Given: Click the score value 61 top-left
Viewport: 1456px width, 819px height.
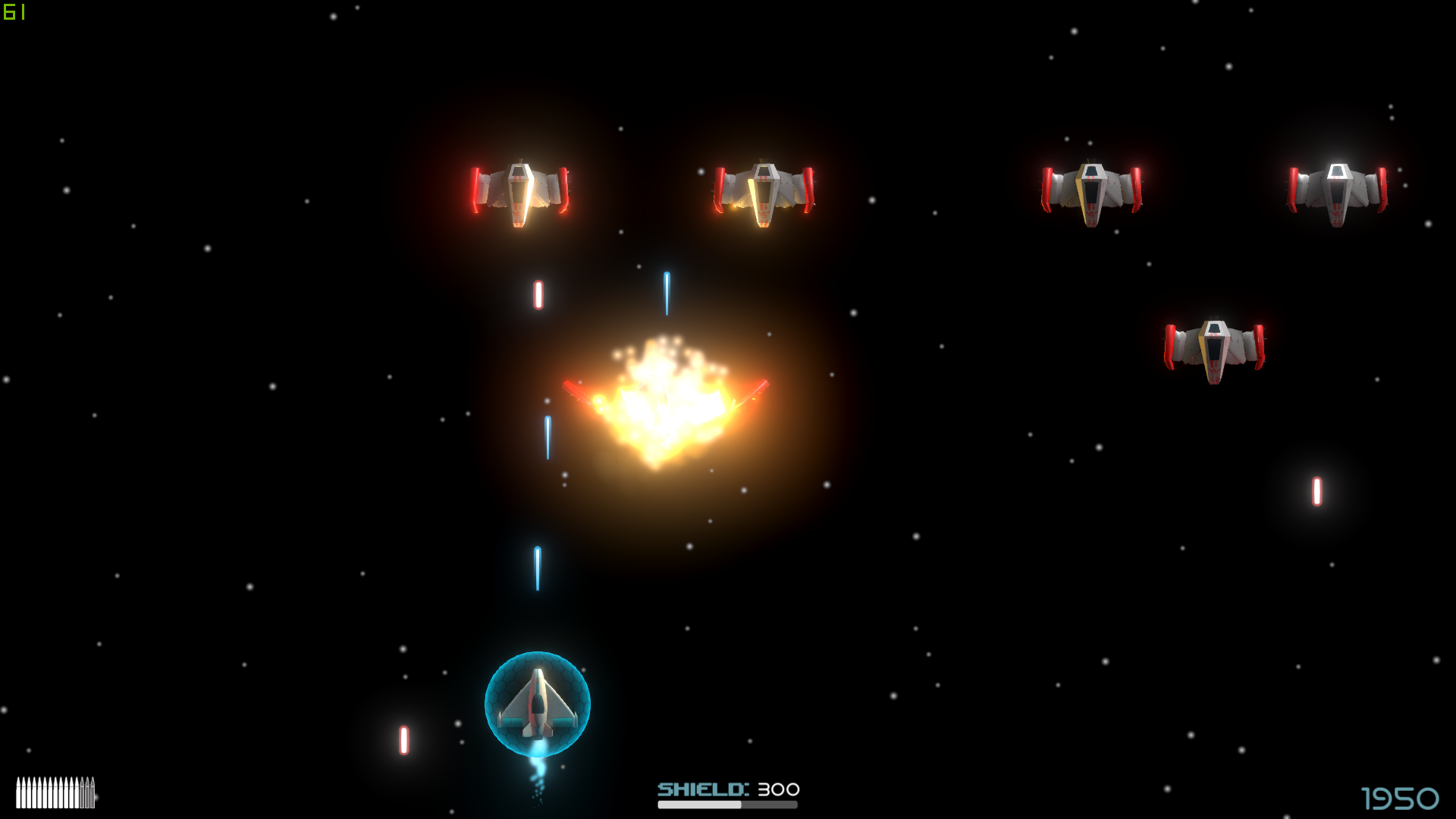Looking at the screenshot, I should coord(15,12).
